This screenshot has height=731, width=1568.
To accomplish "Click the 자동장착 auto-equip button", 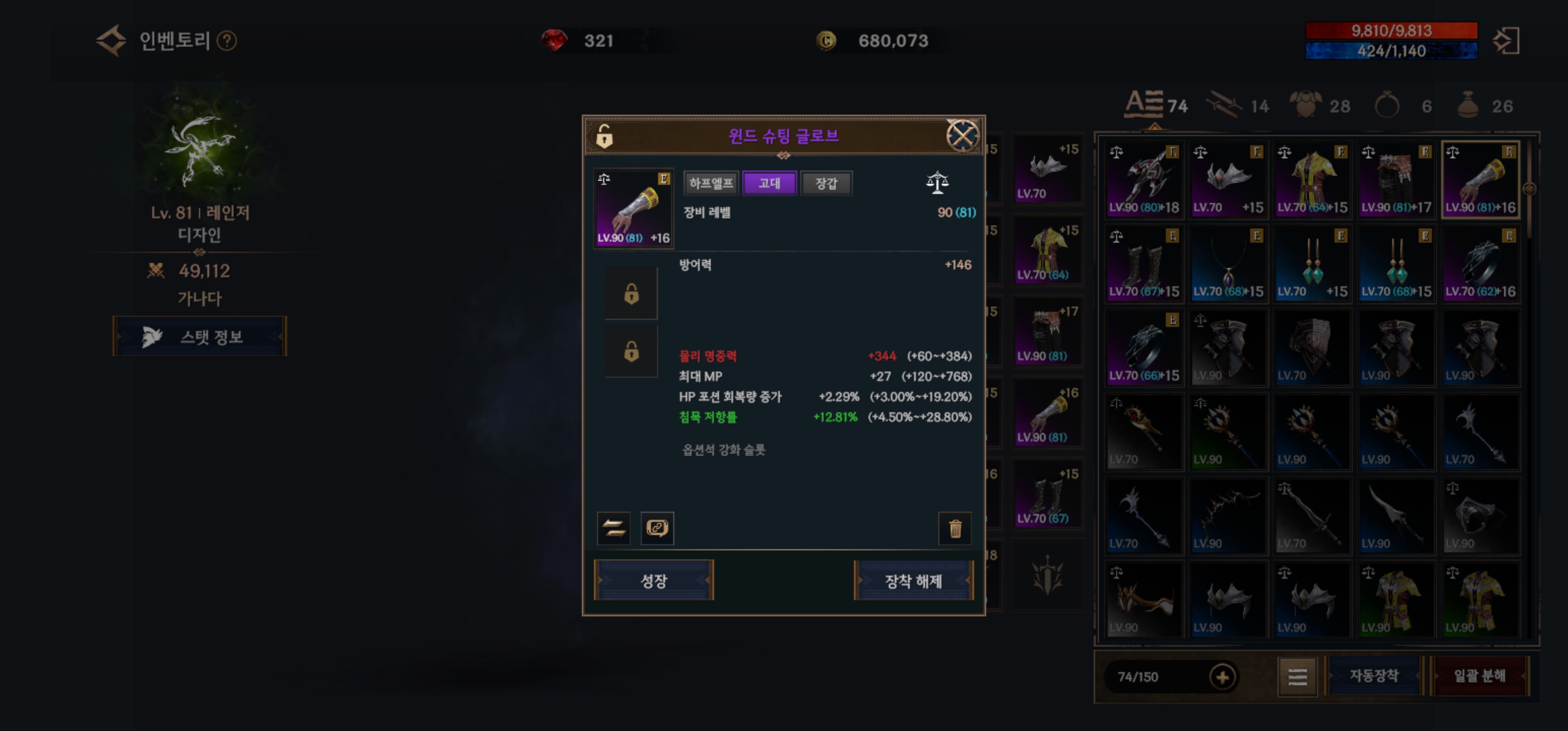I will point(1374,676).
